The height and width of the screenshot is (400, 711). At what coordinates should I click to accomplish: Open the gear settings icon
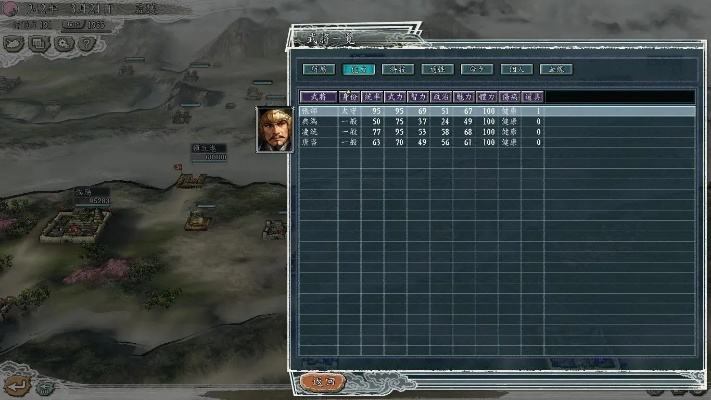pos(63,44)
